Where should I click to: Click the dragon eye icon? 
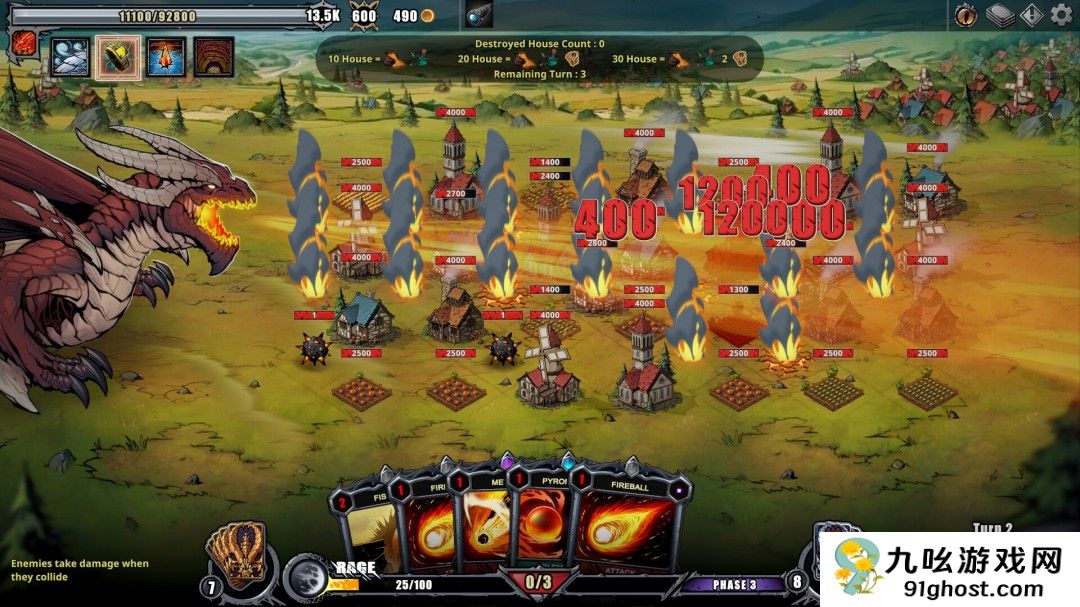coord(965,15)
